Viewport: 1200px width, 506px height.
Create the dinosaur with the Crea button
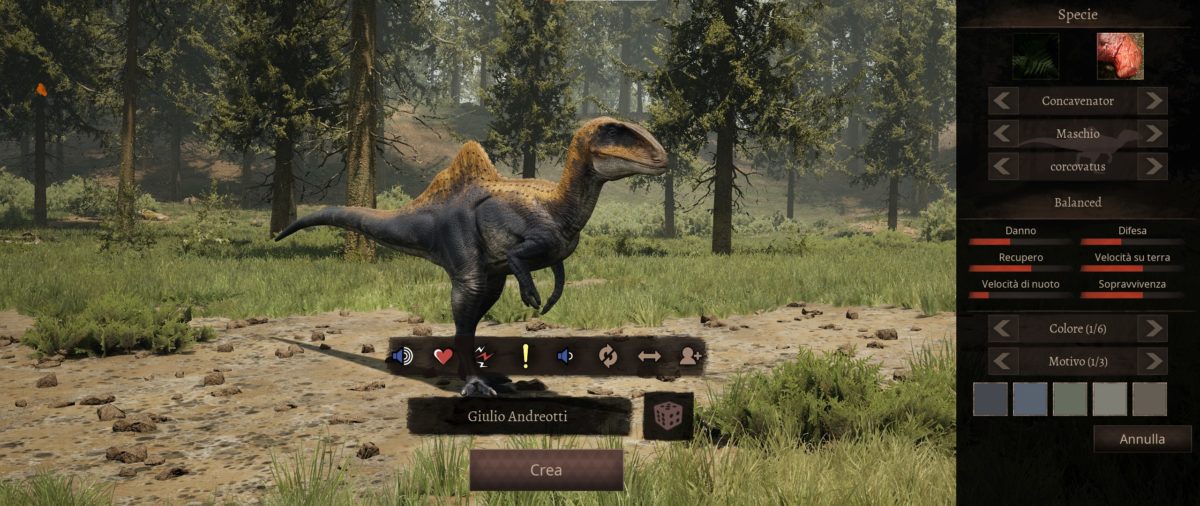click(546, 470)
